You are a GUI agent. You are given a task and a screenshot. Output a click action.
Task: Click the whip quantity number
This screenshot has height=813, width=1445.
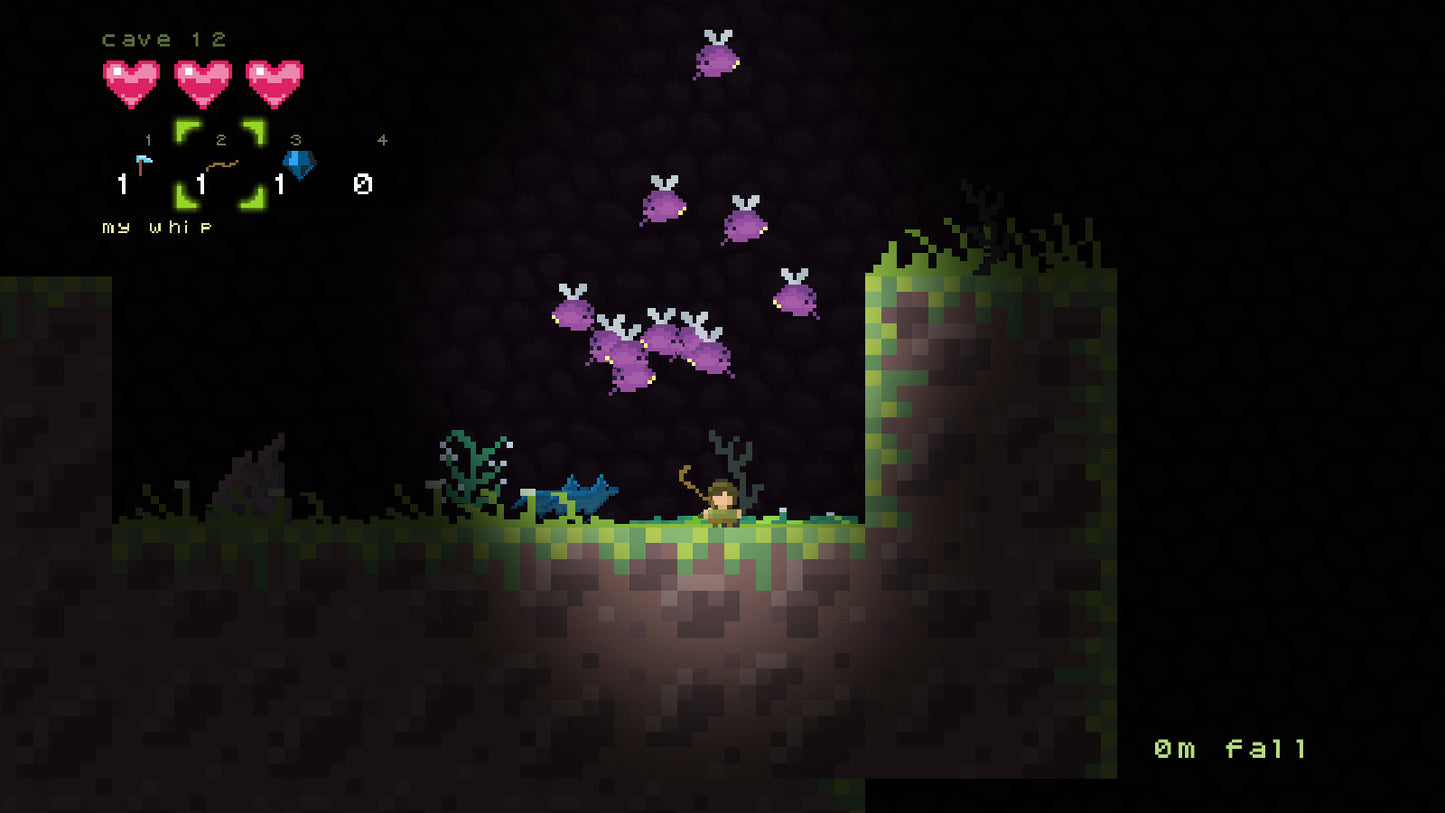tap(200, 183)
